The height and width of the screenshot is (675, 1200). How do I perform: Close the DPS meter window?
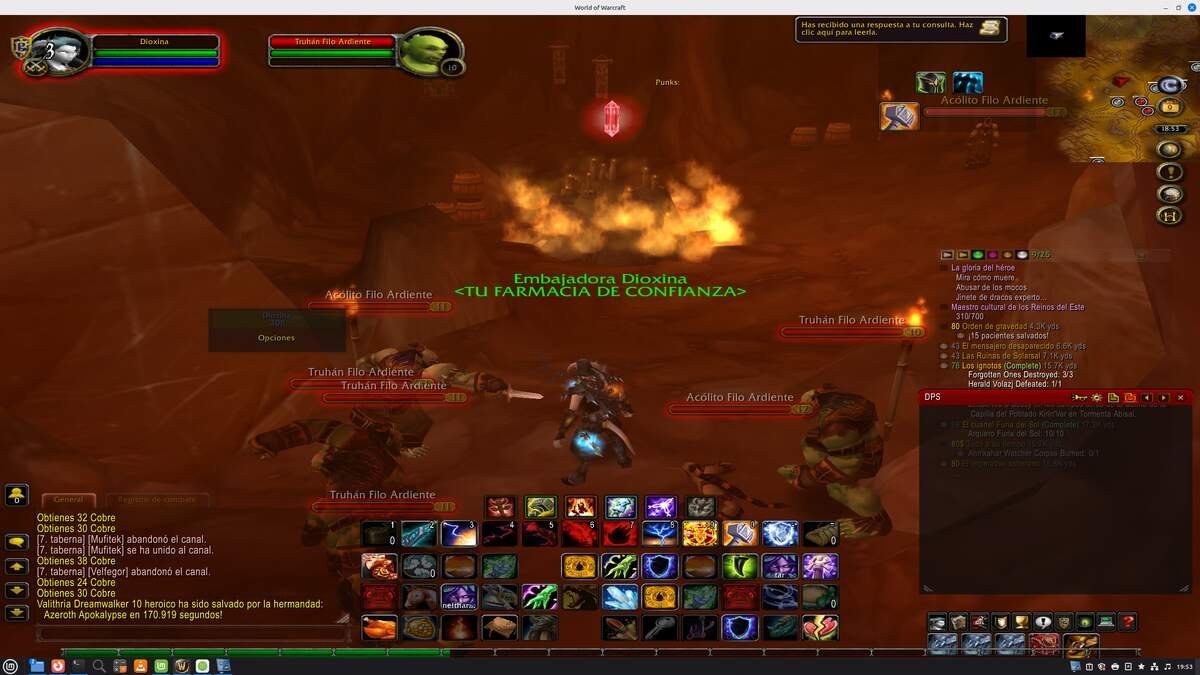click(1180, 397)
